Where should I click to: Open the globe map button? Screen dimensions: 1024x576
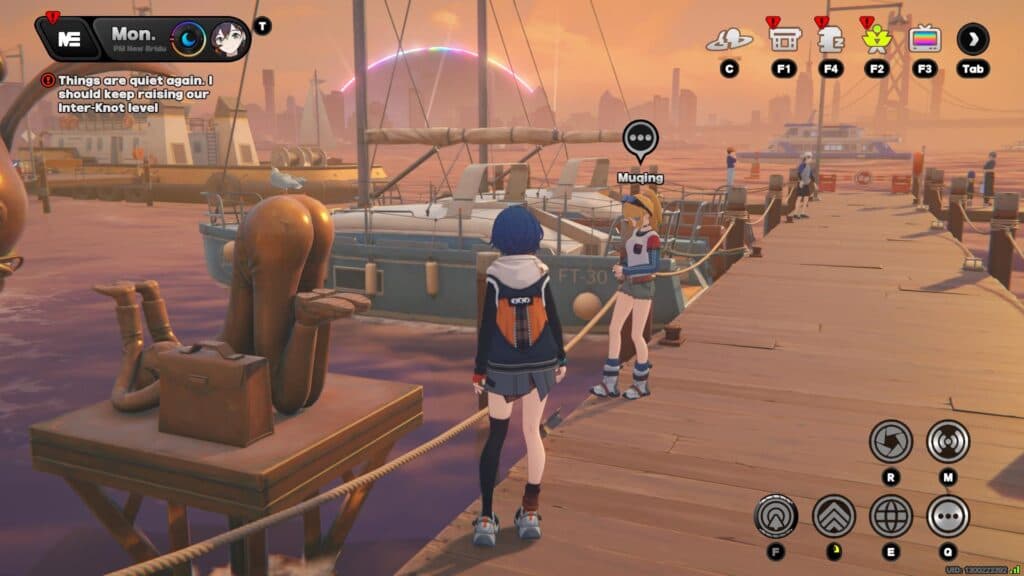[890, 516]
